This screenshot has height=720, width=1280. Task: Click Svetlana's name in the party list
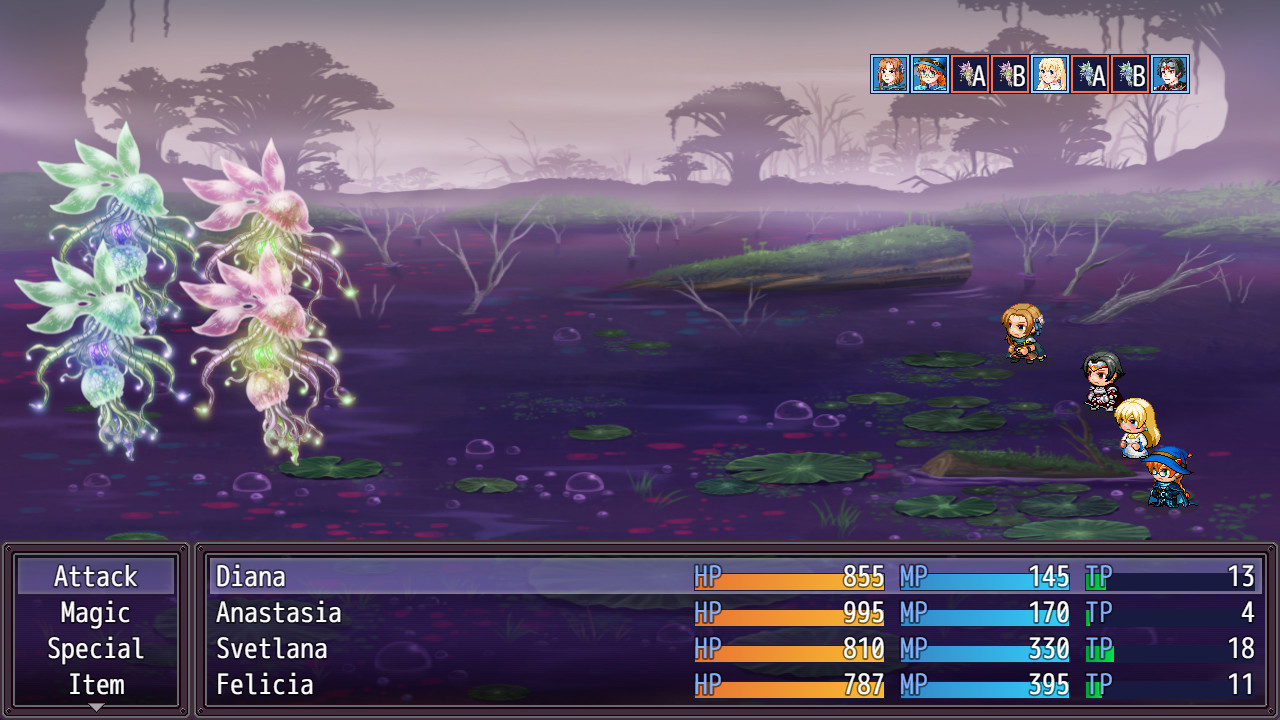pyautogui.click(x=270, y=649)
